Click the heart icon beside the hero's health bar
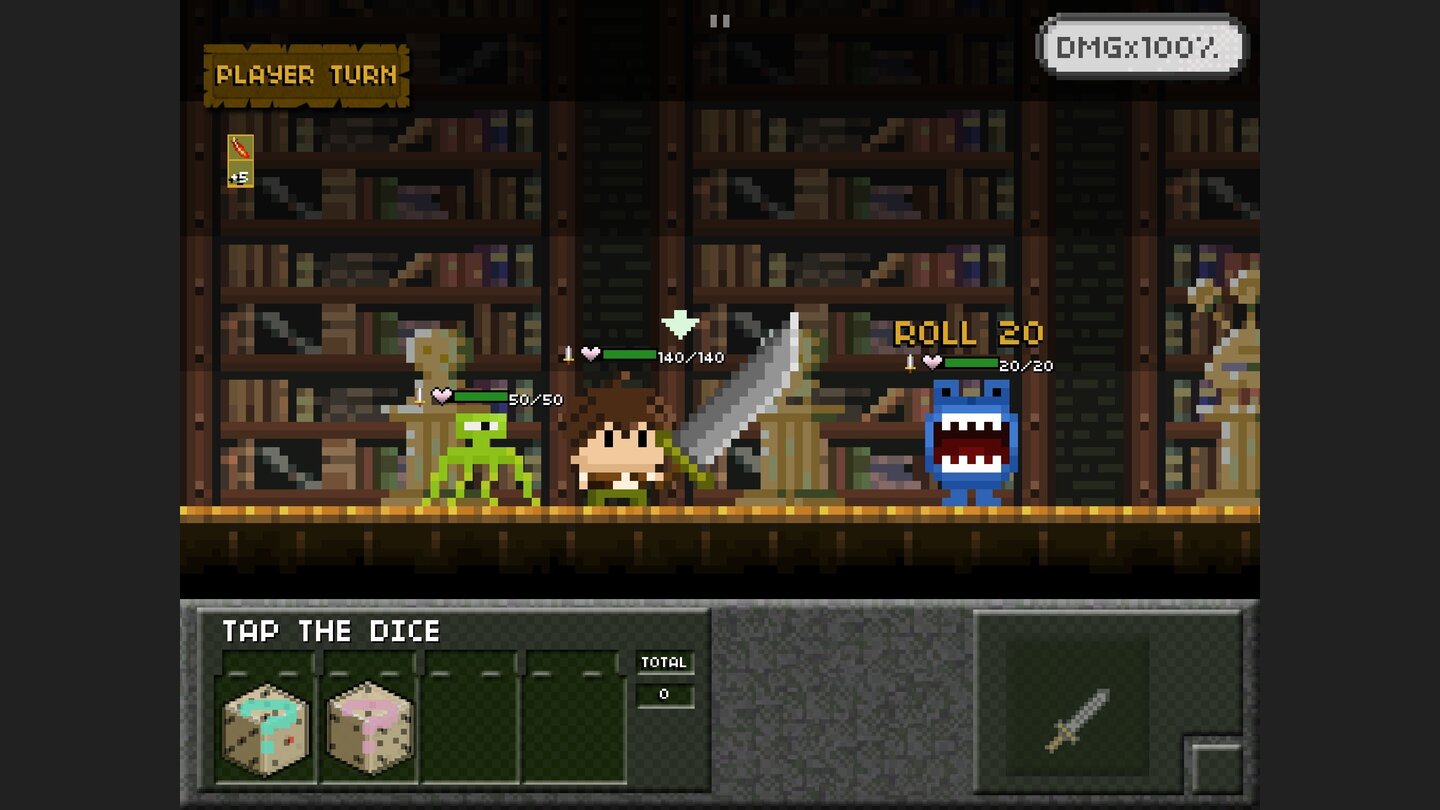 (x=591, y=352)
